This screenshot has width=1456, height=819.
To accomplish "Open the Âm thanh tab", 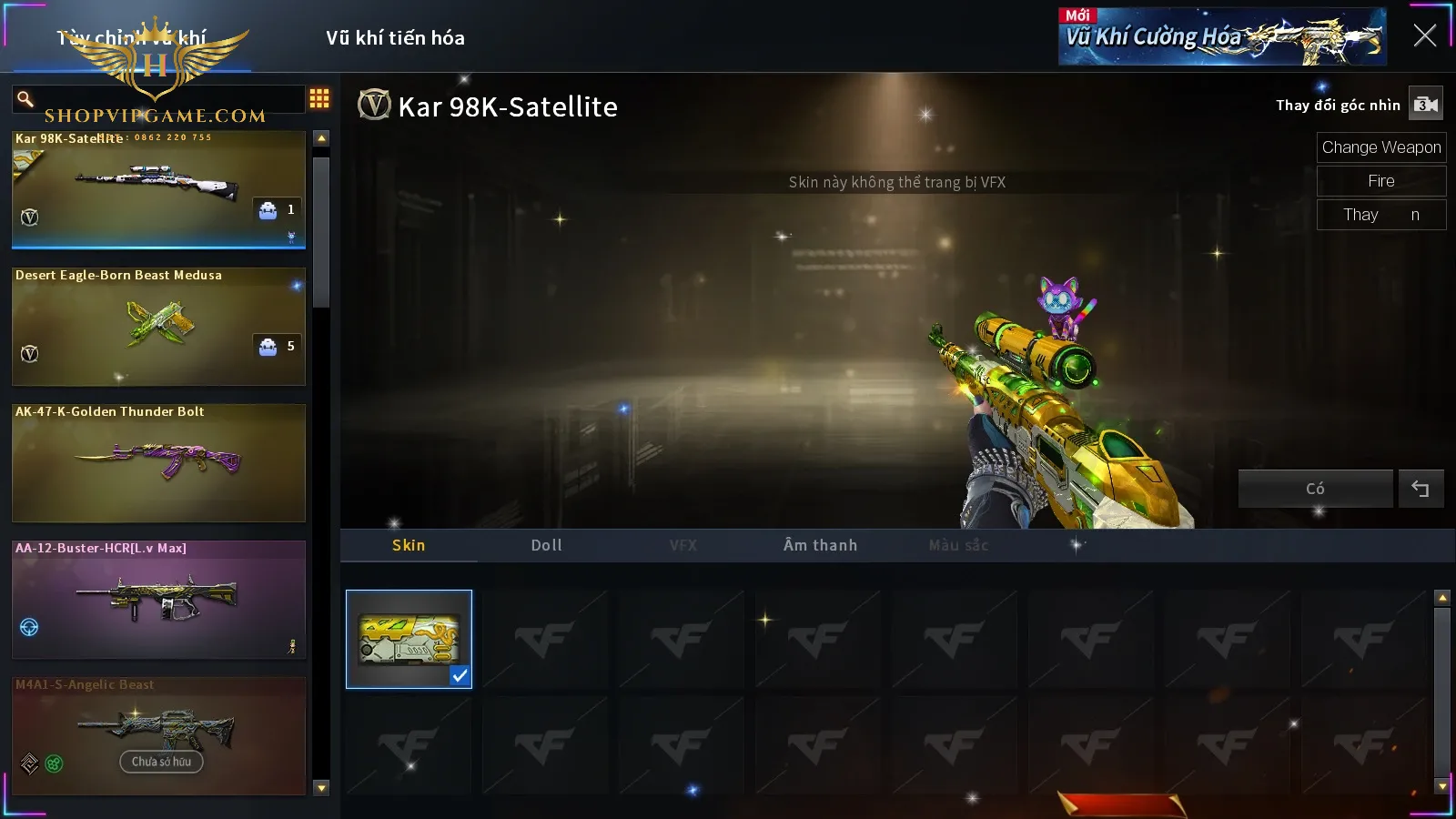I will [x=820, y=545].
